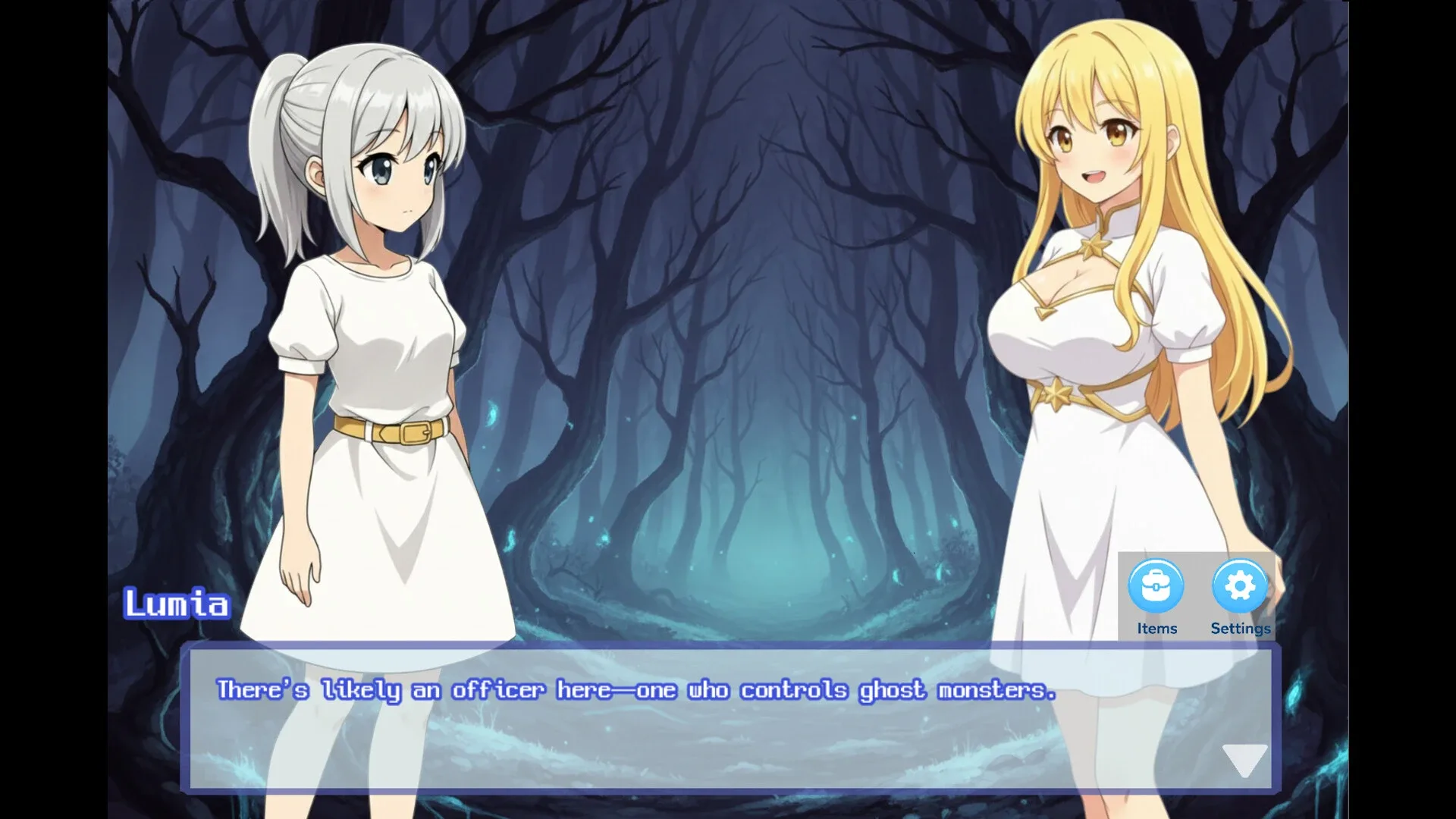This screenshot has height=819, width=1456.
Task: Click the briefcase icon above the Items label
Action: tap(1156, 585)
